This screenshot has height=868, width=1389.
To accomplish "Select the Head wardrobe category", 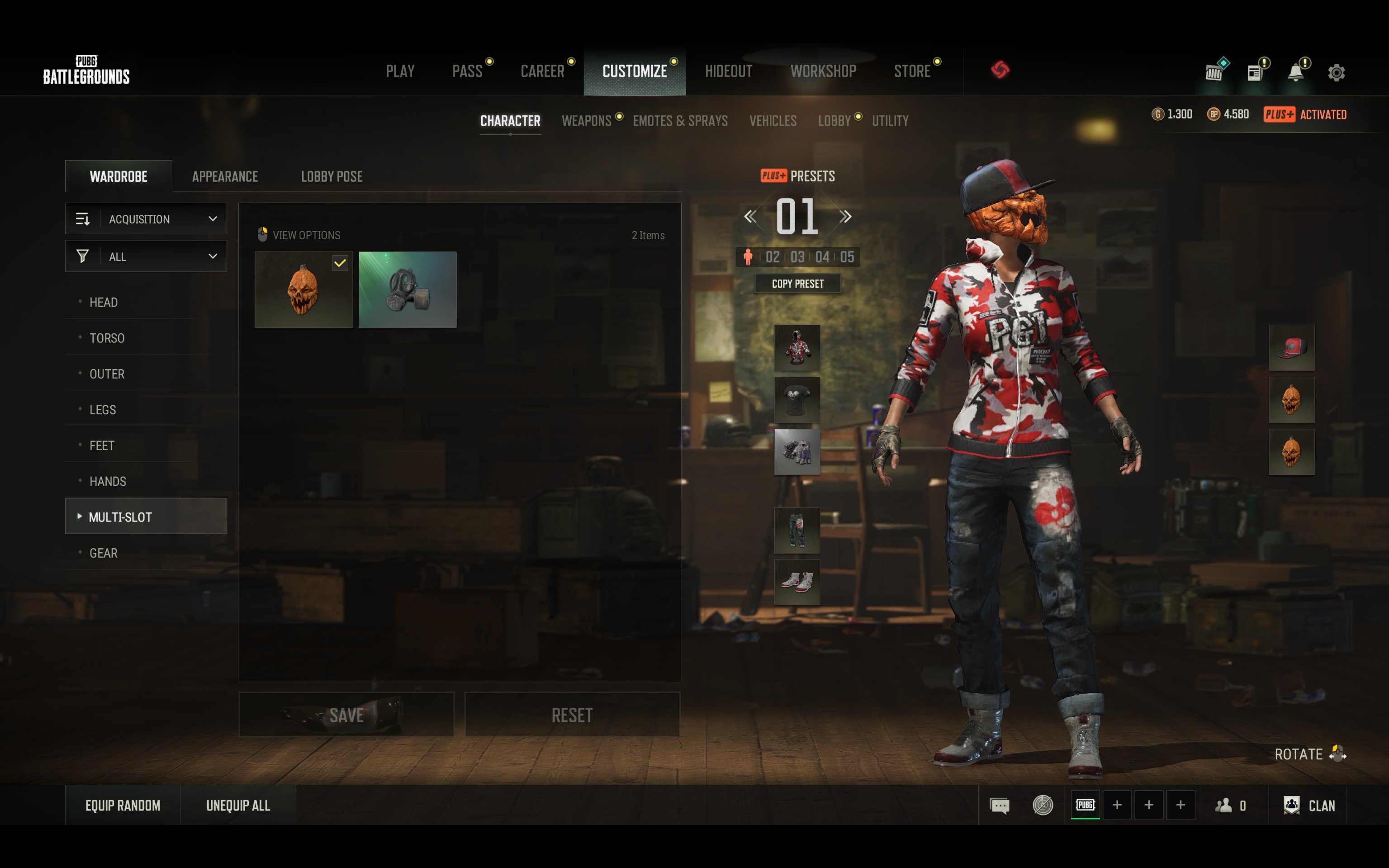I will 104,302.
